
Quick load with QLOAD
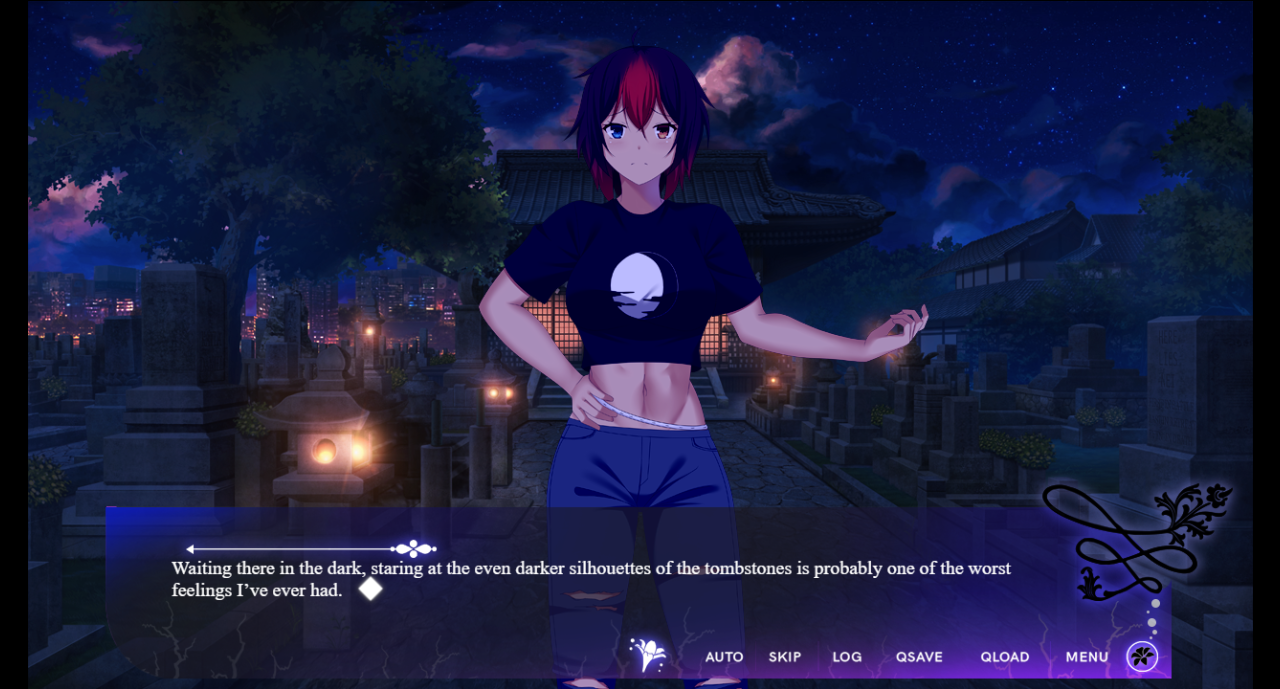(x=1005, y=657)
